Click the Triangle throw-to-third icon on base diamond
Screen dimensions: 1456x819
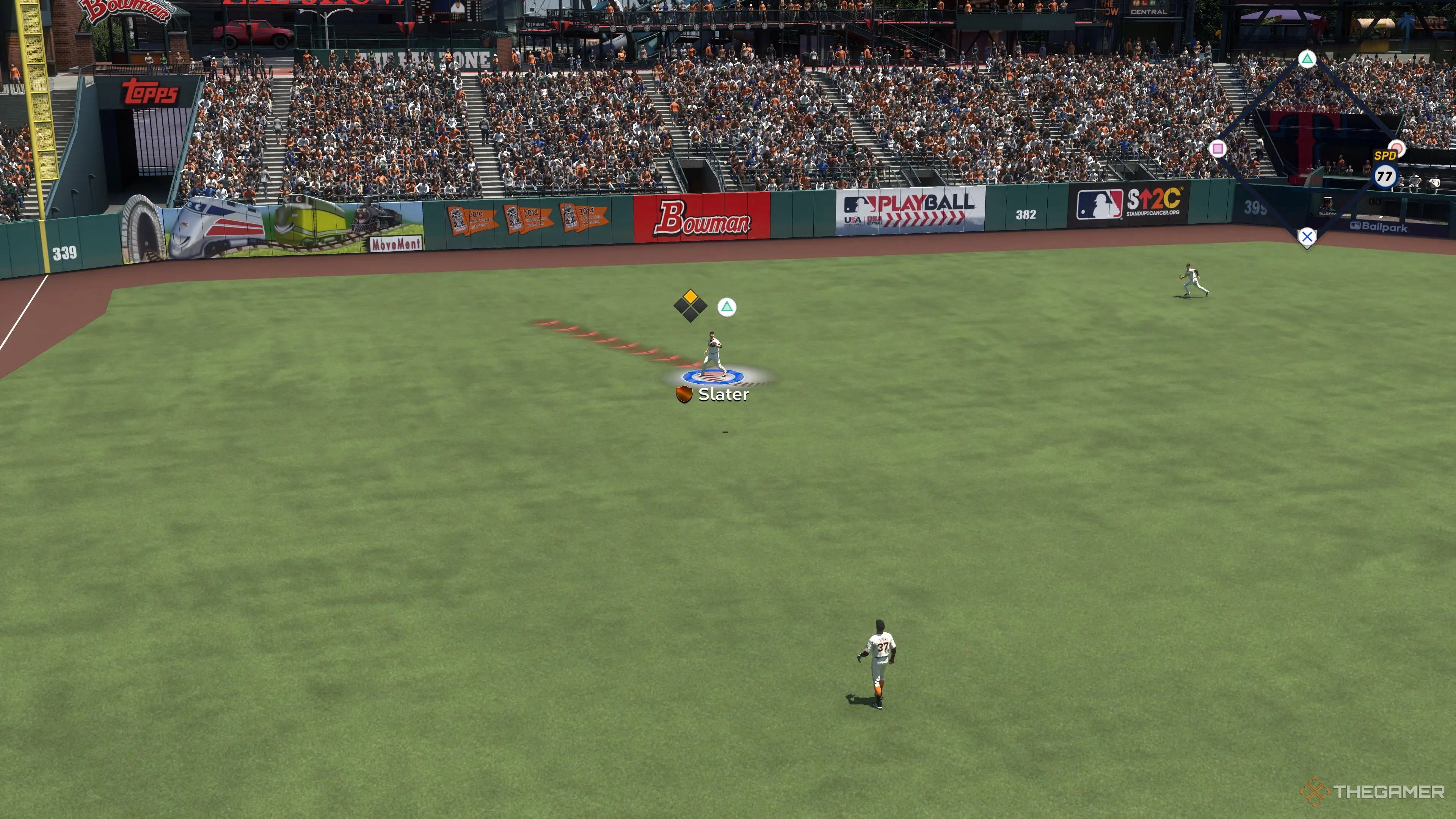tap(1307, 60)
